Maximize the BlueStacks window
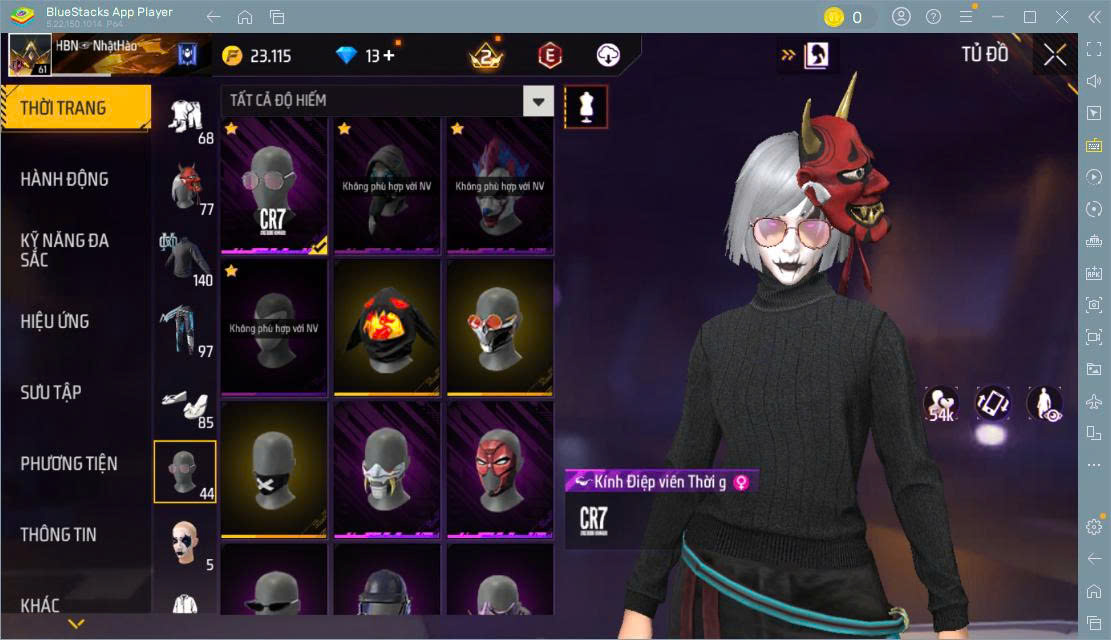1111x640 pixels. click(1029, 17)
